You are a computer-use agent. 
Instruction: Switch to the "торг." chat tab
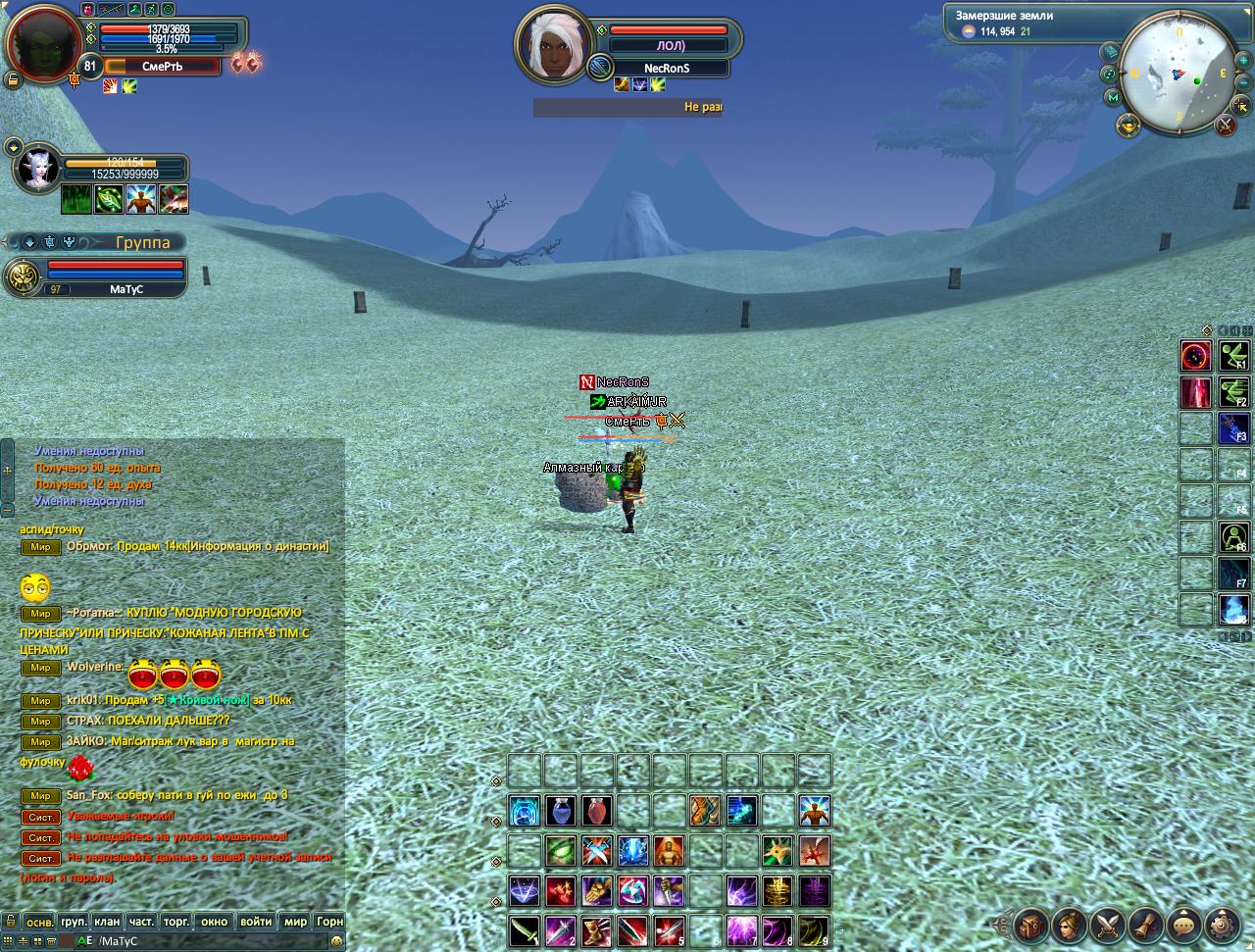coord(176,922)
